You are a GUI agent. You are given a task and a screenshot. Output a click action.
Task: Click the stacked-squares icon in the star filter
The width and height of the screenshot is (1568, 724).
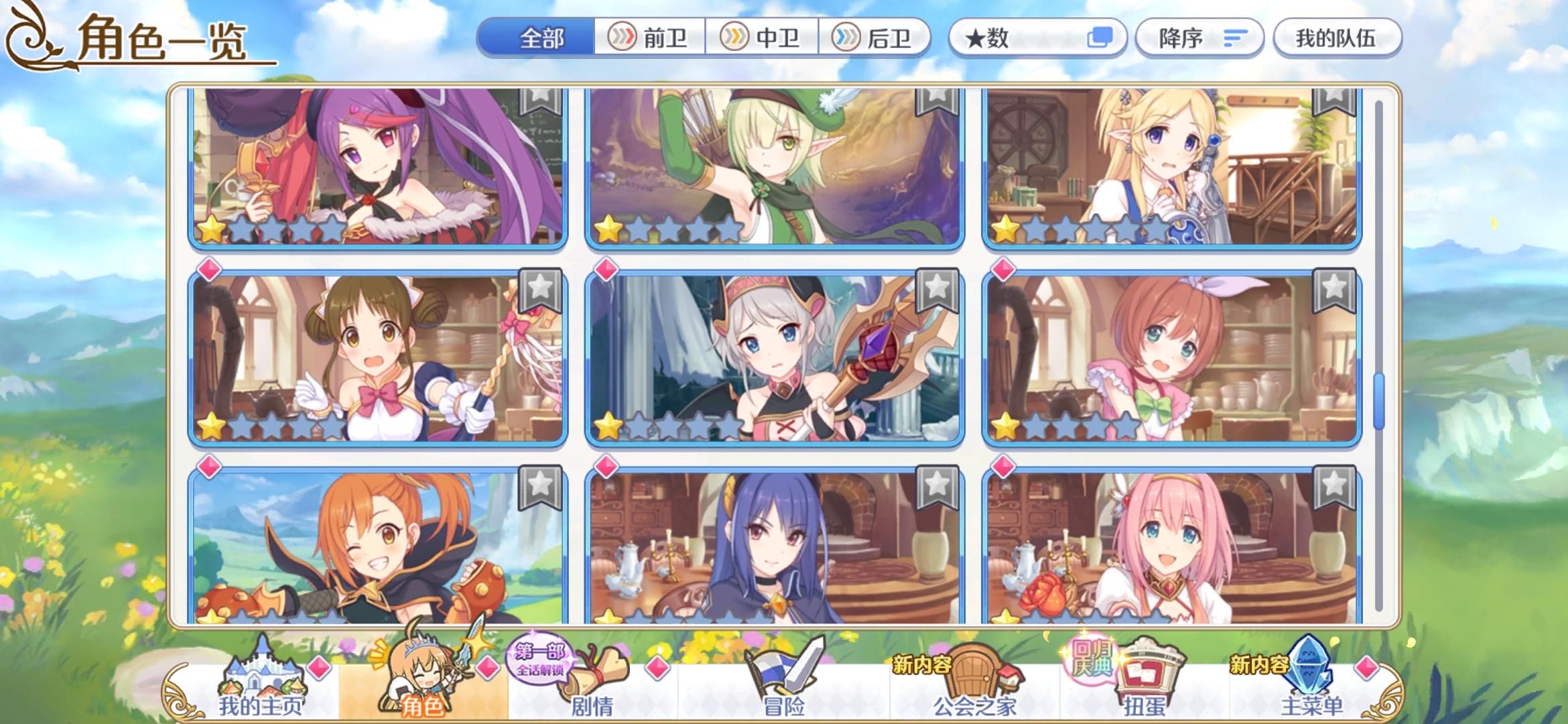1104,38
